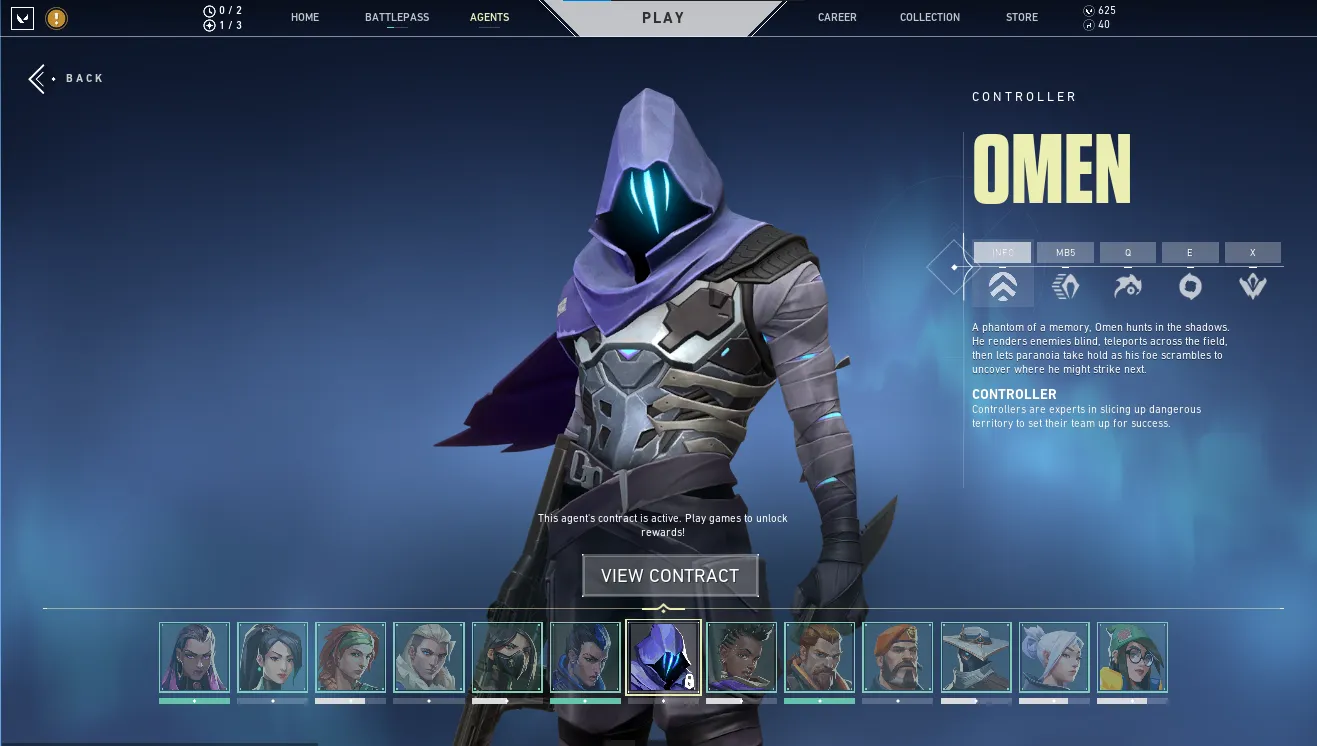Choose the Sage agent portrait
Screen dimensions: 1317x746
[272, 657]
